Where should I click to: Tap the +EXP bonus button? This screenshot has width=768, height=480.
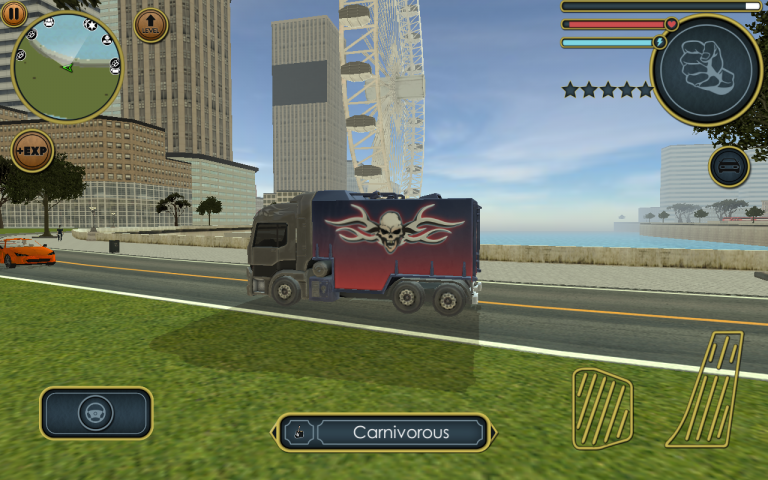pos(32,151)
